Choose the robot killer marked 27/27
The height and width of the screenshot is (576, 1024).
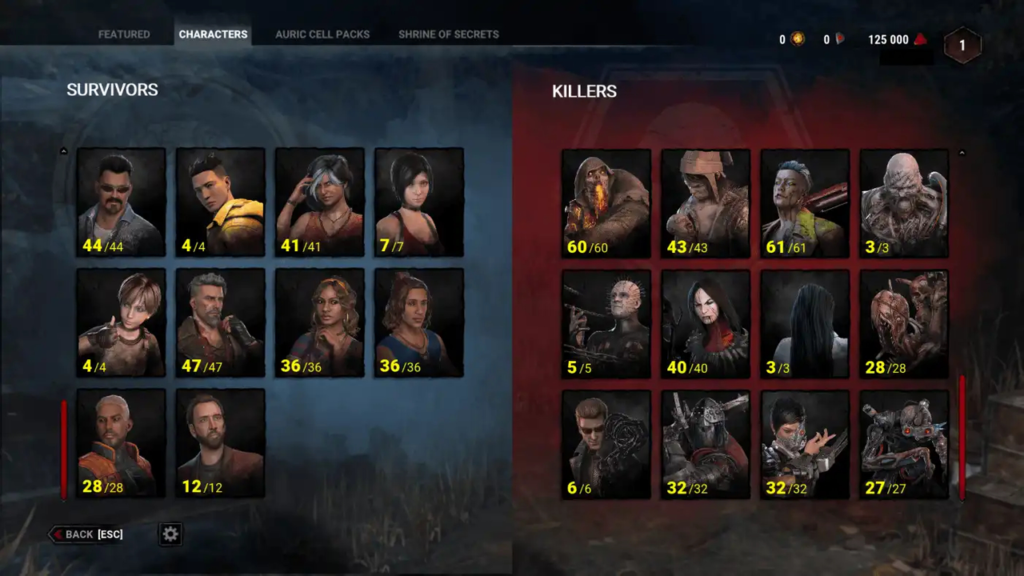pos(904,444)
